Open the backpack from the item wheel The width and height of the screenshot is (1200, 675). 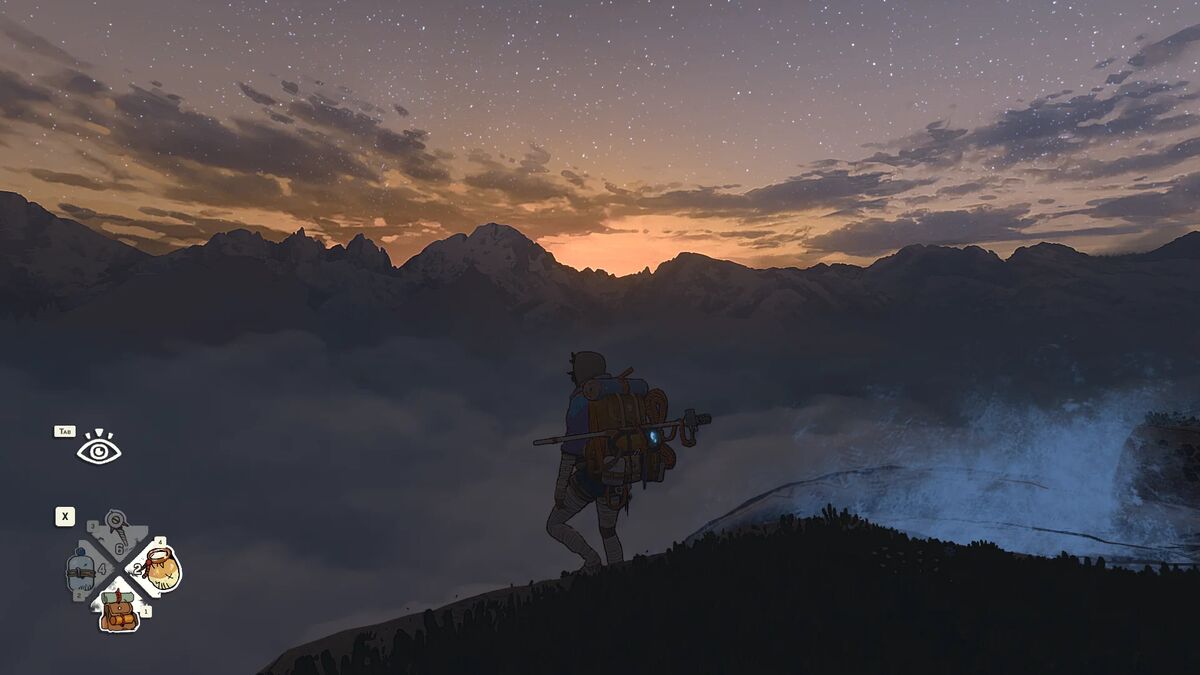119,610
